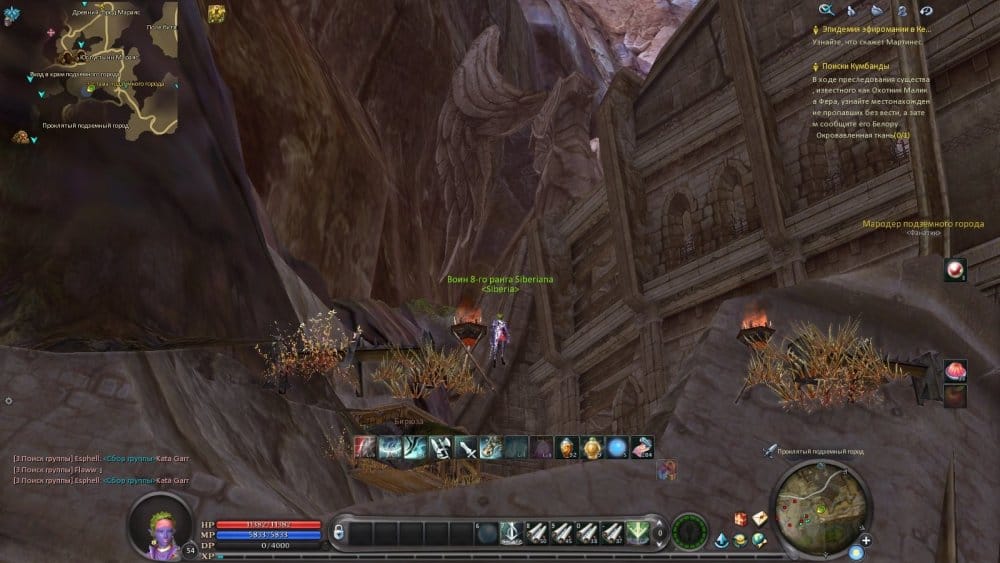Zoom in the minimap with plus button
Viewport: 1000px width, 563px height.
point(866,540)
